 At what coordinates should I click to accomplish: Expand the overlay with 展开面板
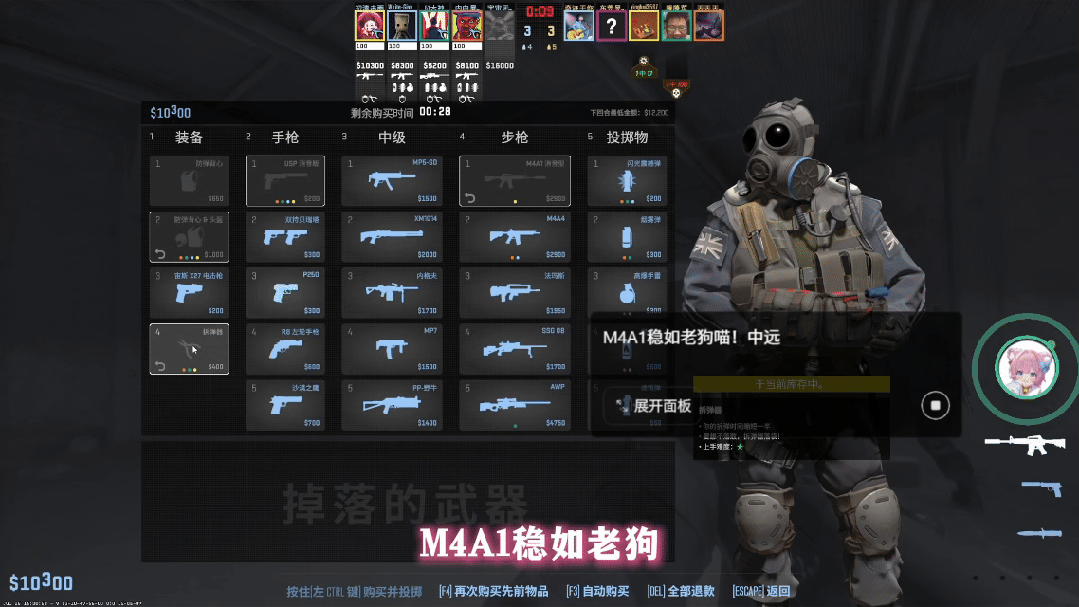point(656,406)
